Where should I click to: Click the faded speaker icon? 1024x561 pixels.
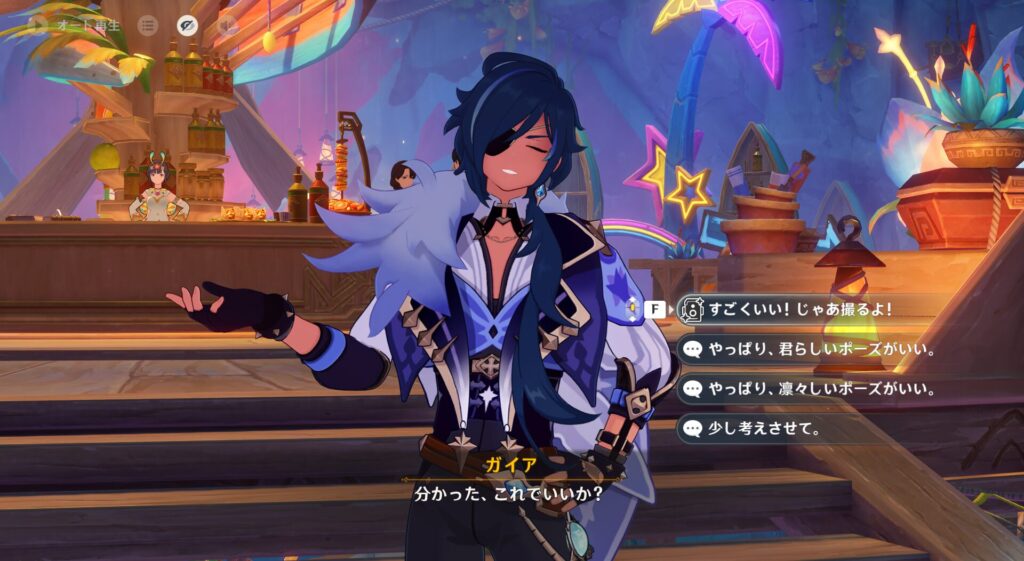click(x=228, y=25)
